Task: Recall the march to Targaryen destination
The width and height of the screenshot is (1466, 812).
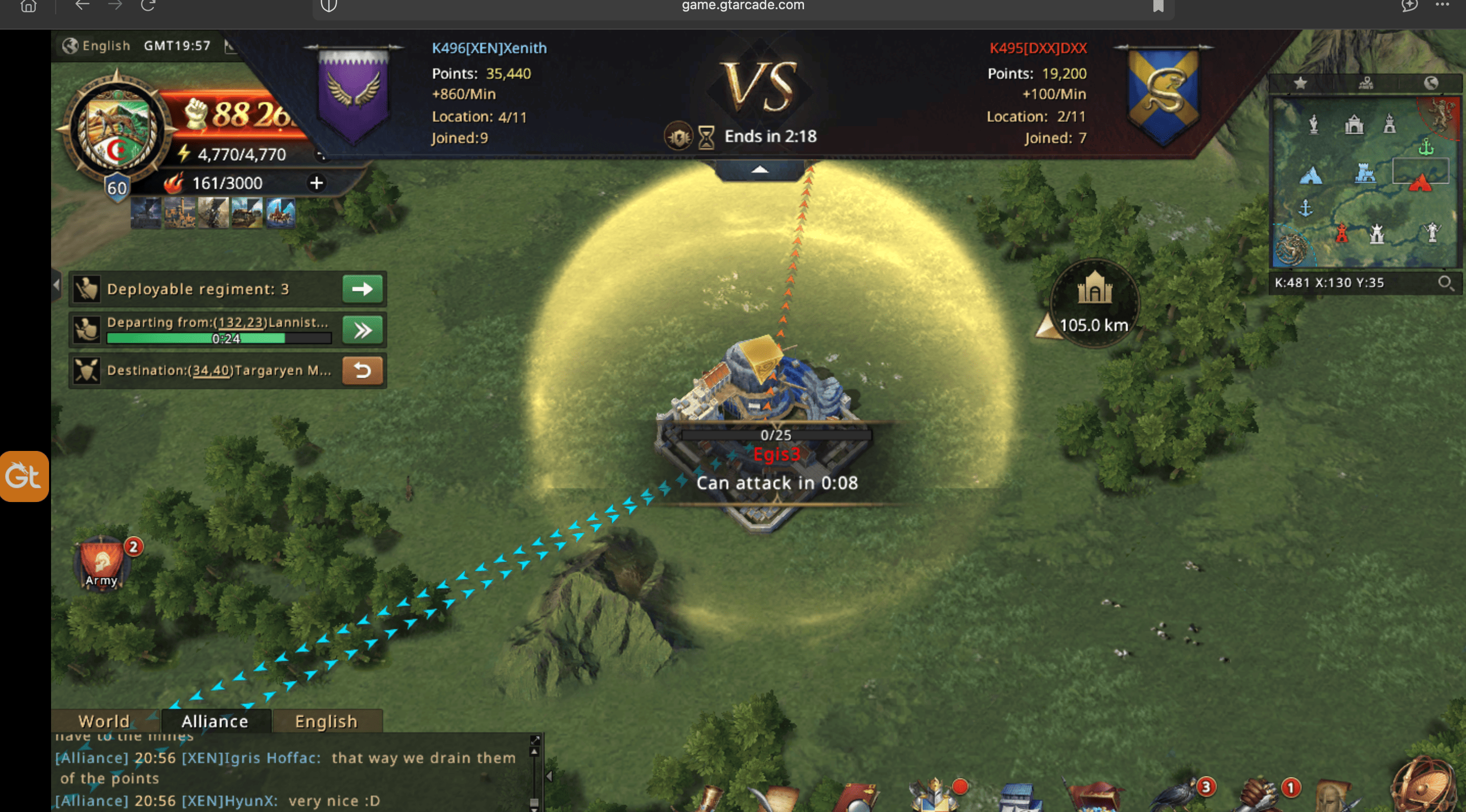Action: [x=363, y=370]
